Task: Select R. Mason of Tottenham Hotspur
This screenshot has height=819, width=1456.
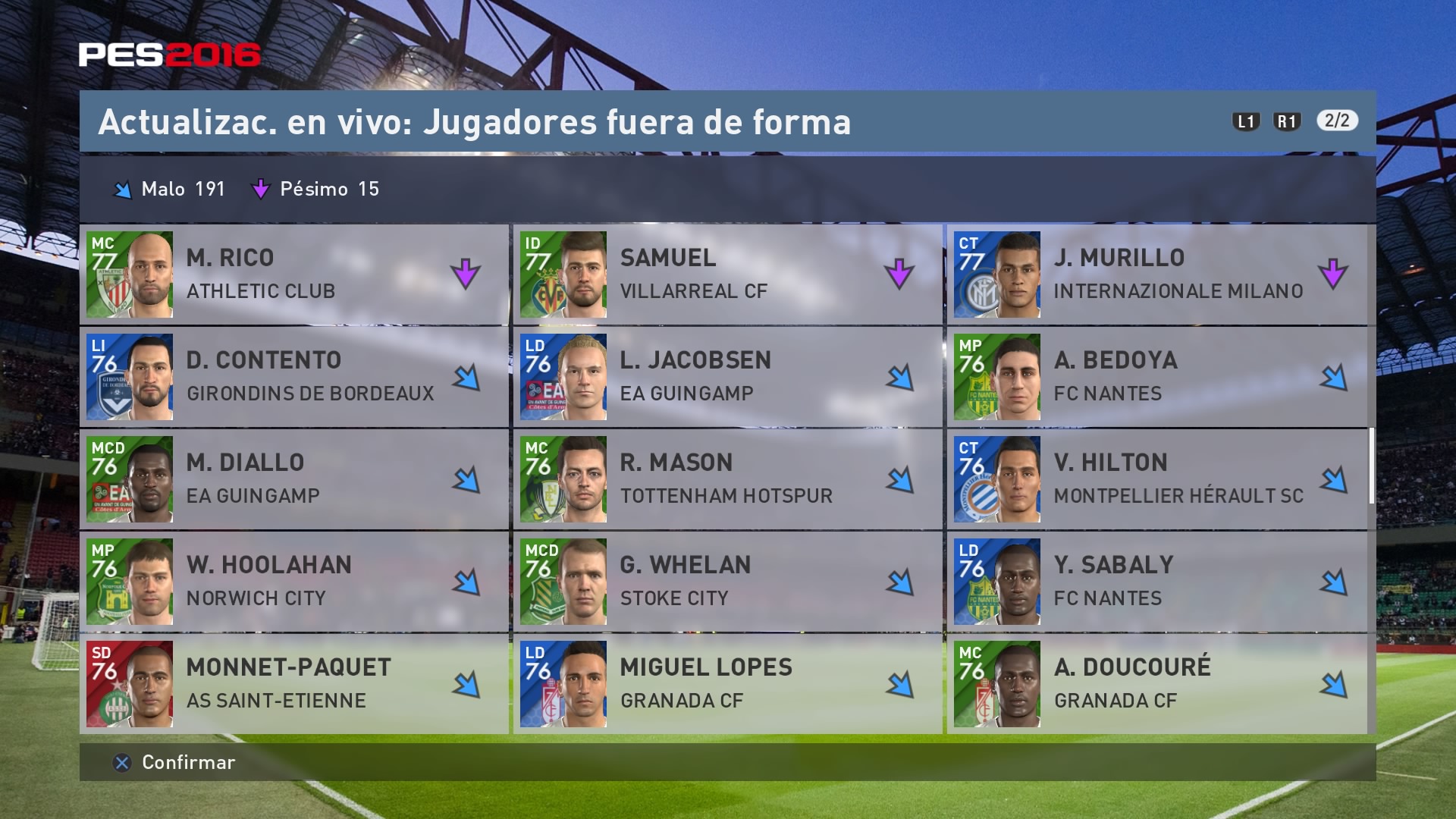Action: point(727,479)
